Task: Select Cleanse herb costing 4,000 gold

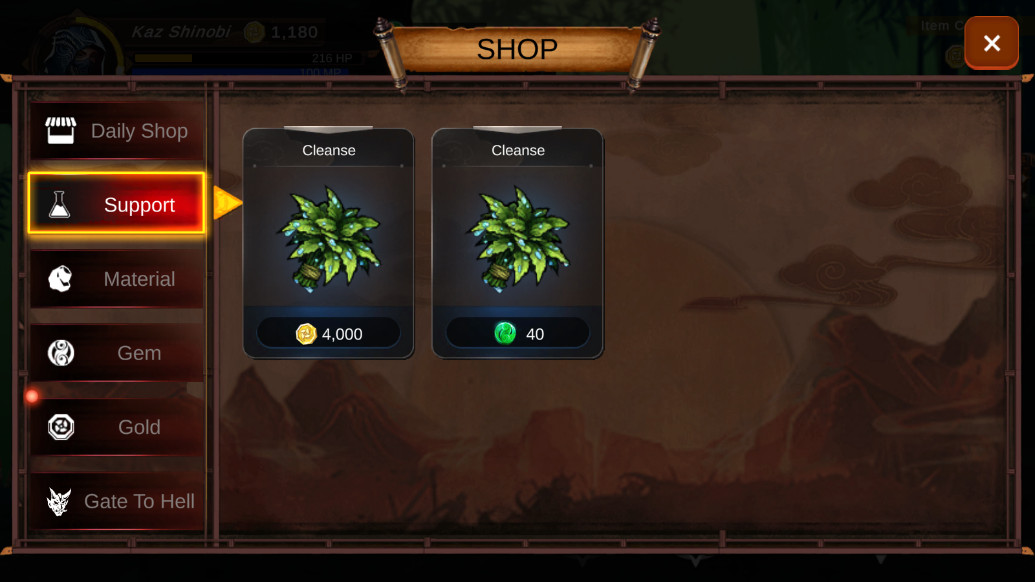Action: (x=328, y=236)
